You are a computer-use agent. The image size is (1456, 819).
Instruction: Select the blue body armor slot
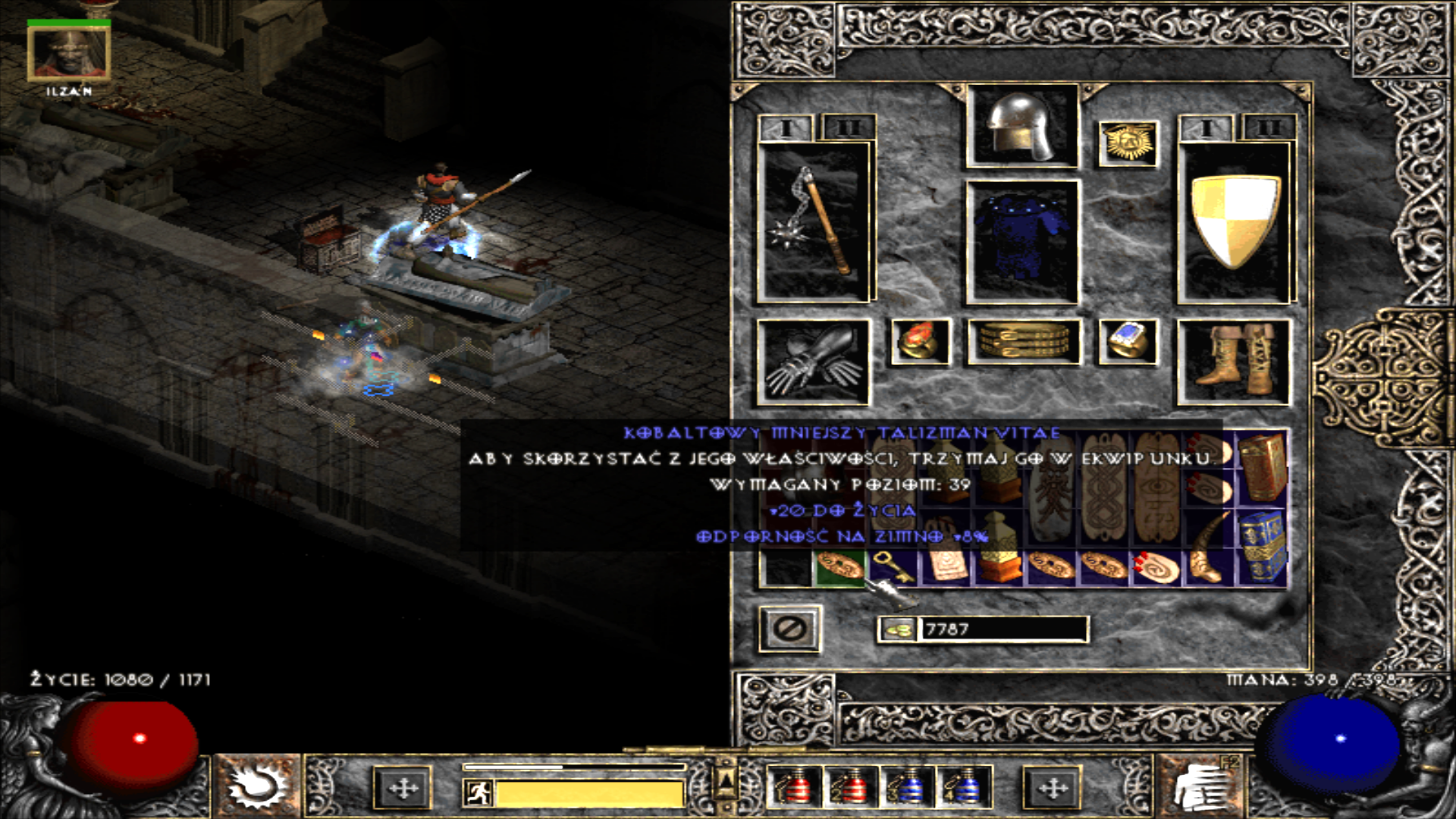click(1021, 242)
